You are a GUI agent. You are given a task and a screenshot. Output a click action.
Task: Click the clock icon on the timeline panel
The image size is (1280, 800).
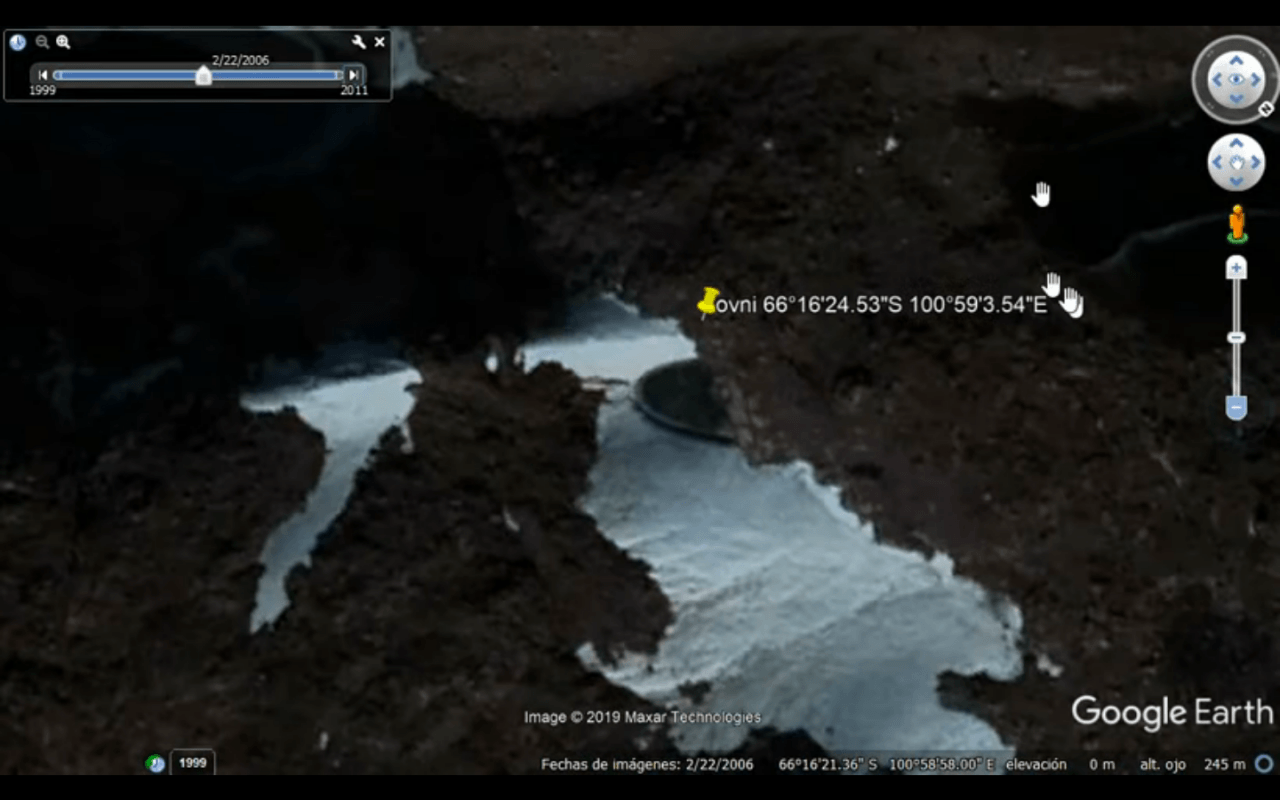(x=16, y=42)
